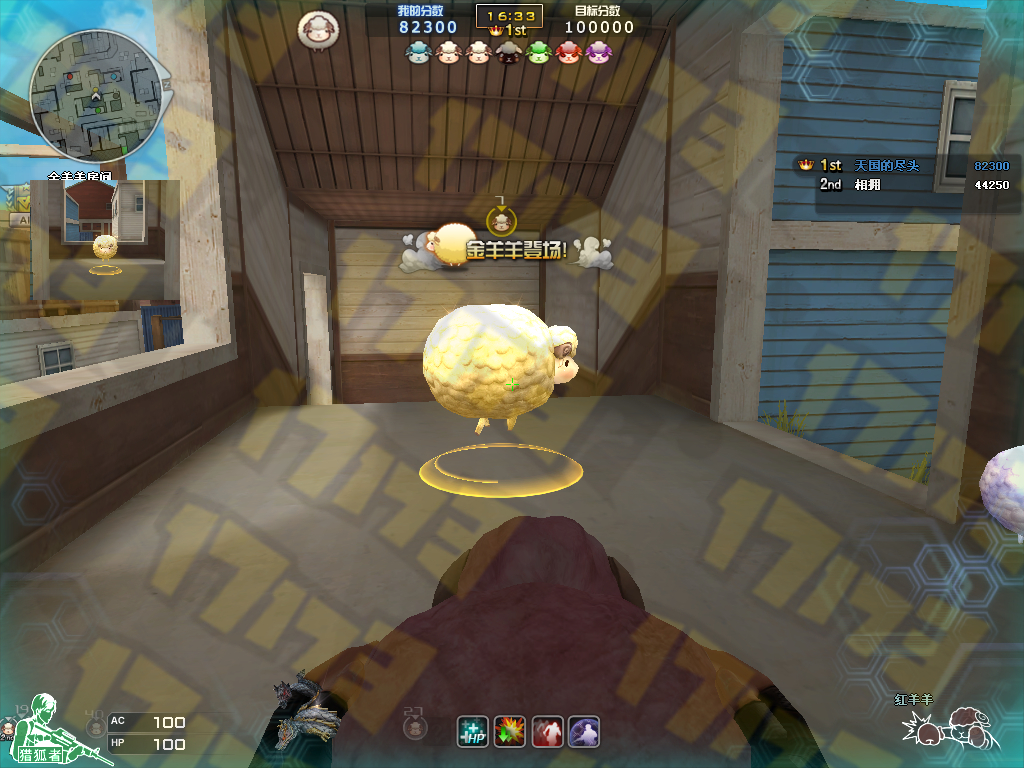Trigger the red running figure skill

(547, 731)
